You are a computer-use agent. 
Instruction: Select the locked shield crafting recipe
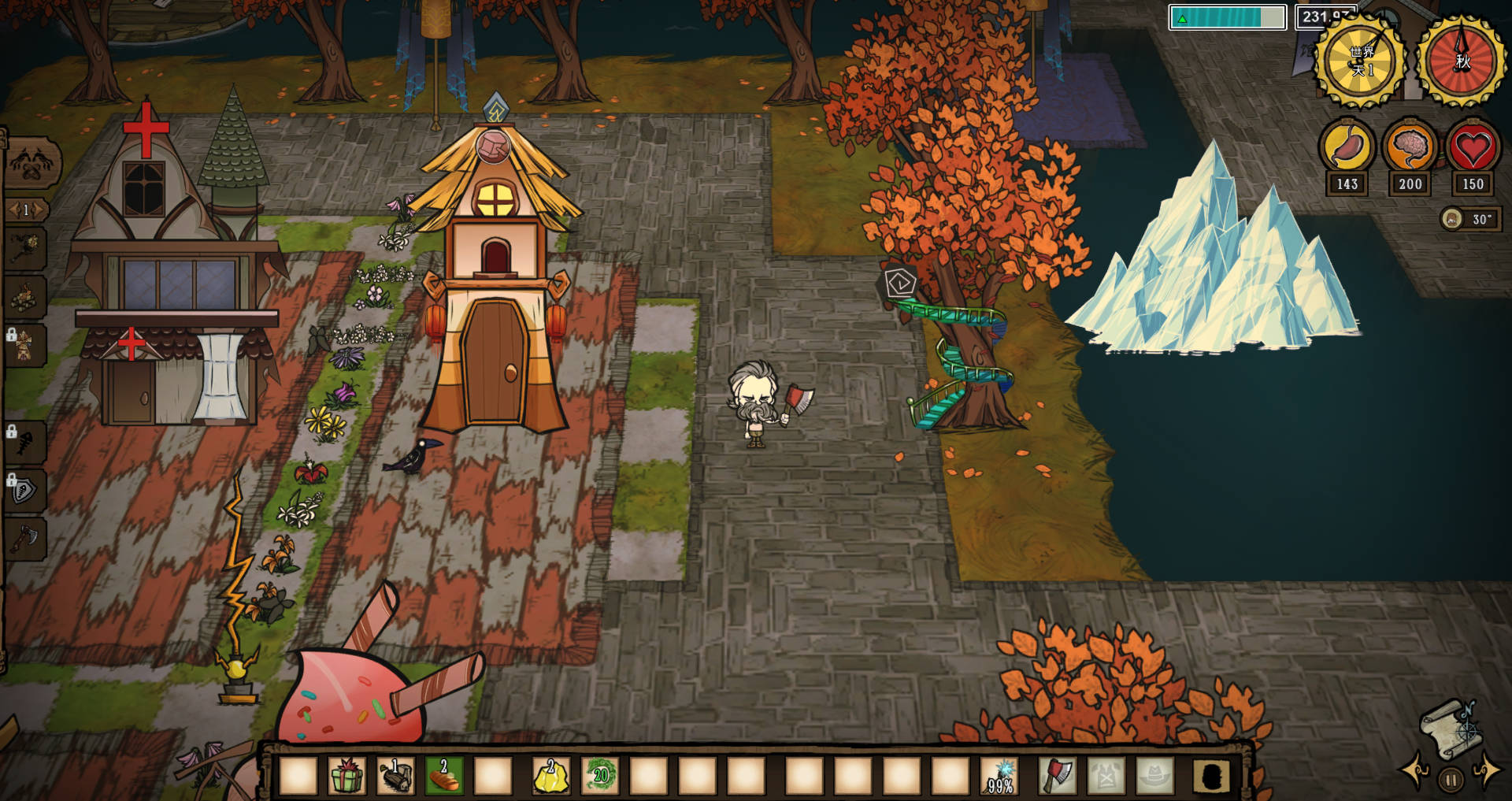pyautogui.click(x=25, y=491)
